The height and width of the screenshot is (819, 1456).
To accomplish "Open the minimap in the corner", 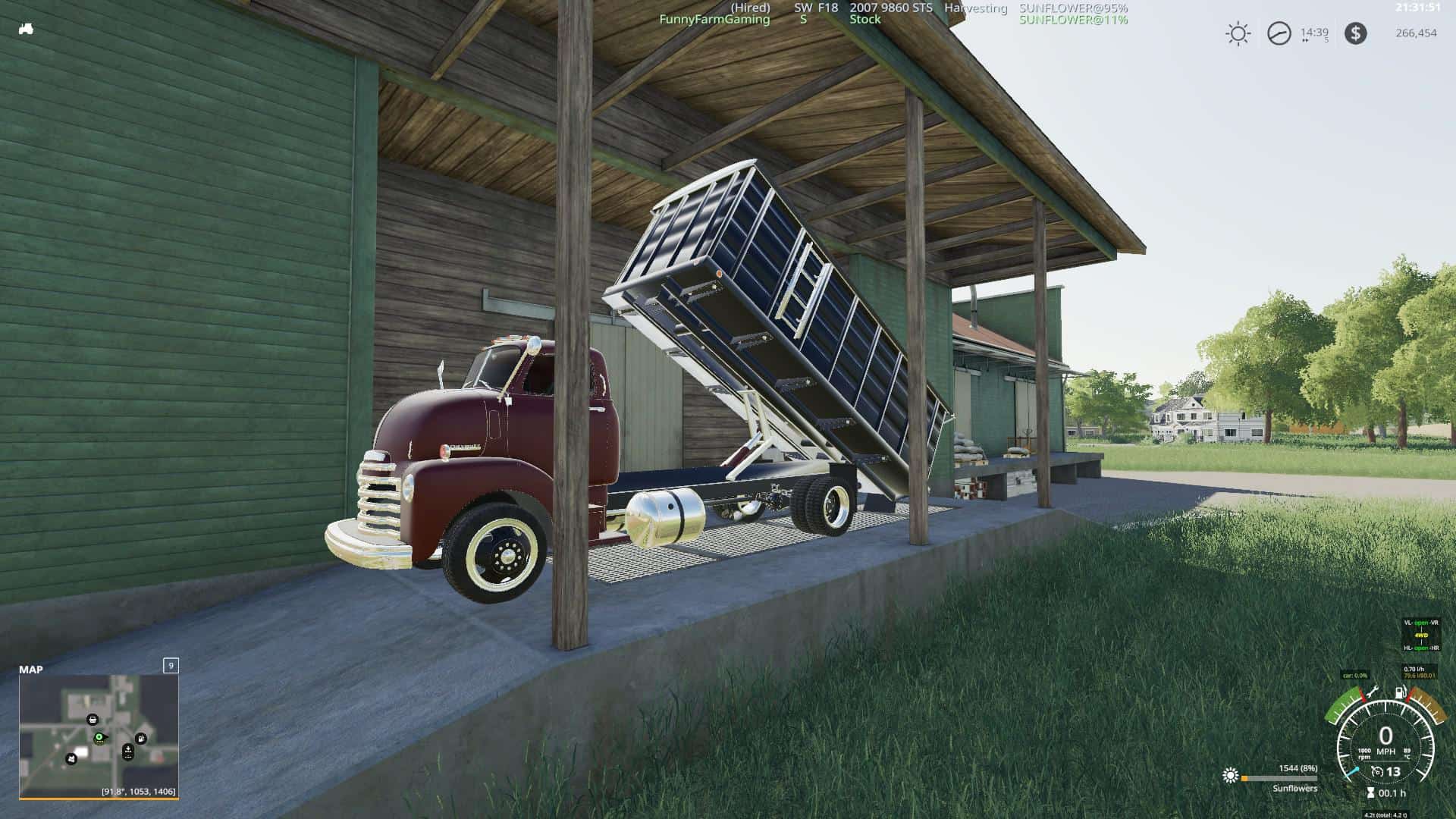I will pos(99,736).
